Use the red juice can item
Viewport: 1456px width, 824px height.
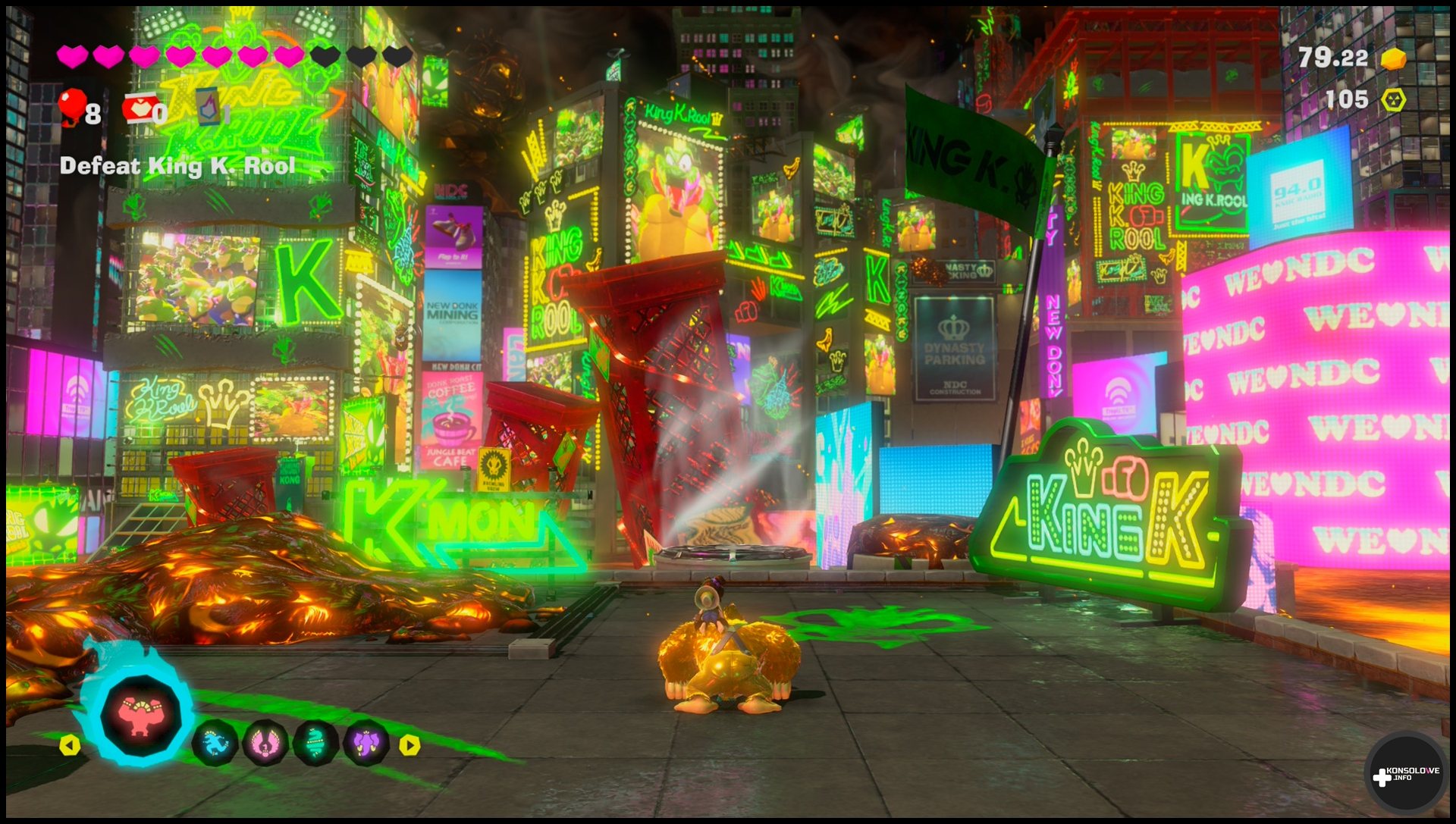click(141, 108)
